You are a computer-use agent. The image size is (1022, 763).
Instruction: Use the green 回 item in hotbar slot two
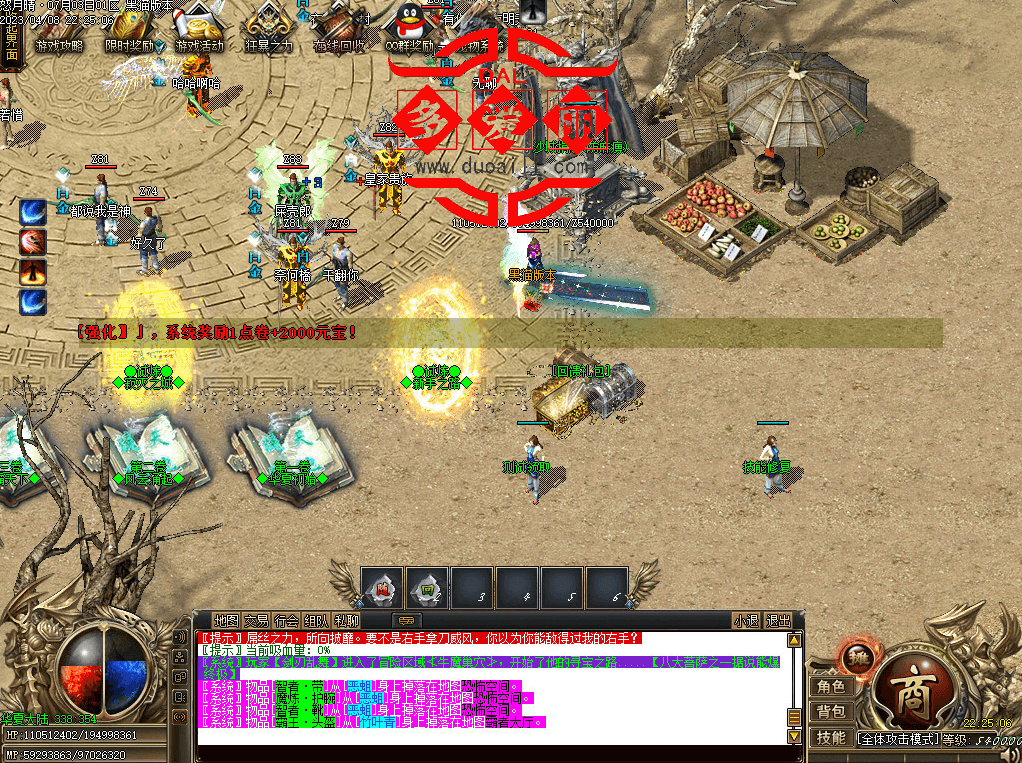(427, 588)
